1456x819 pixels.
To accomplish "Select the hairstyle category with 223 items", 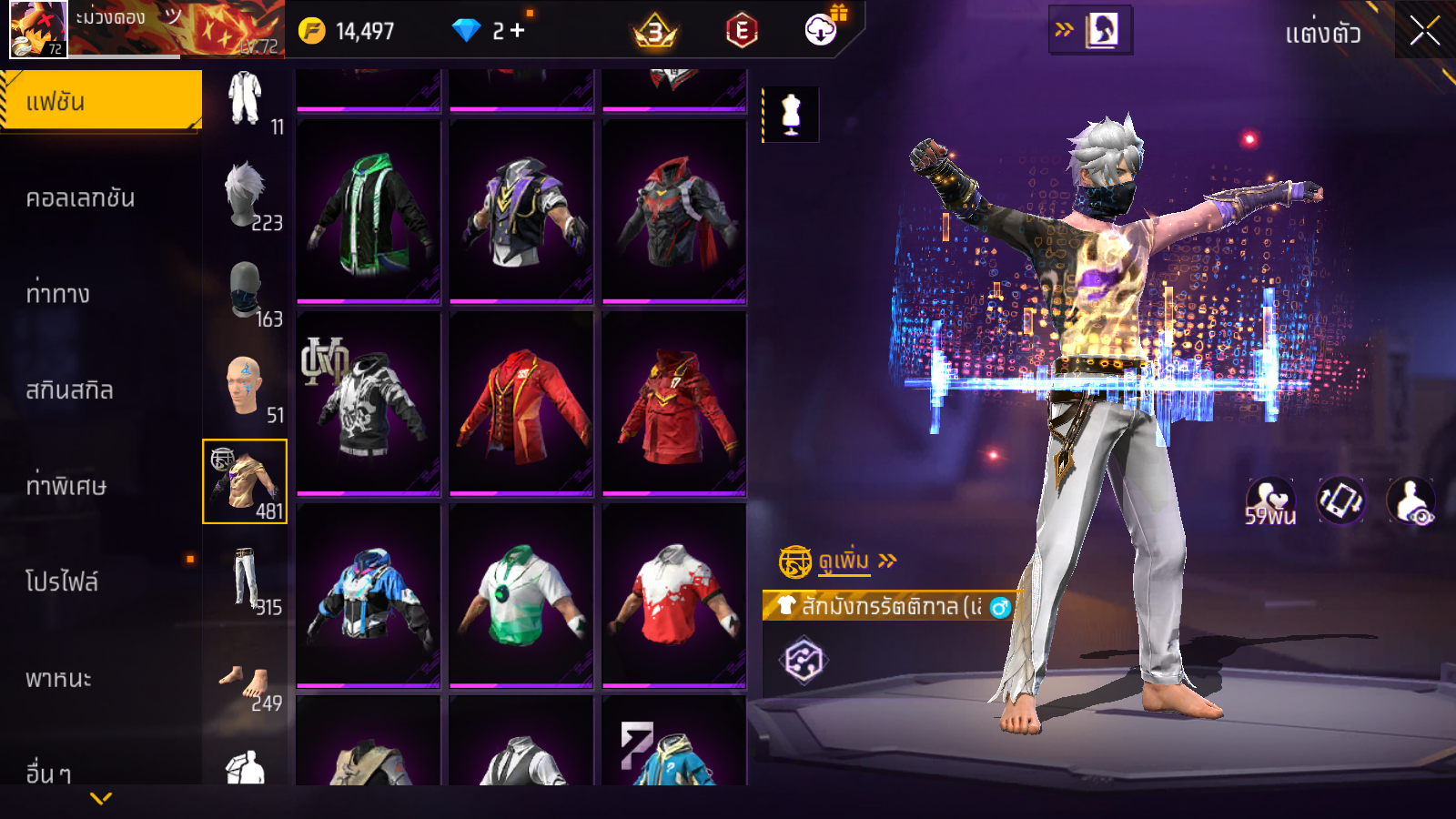I will [246, 195].
